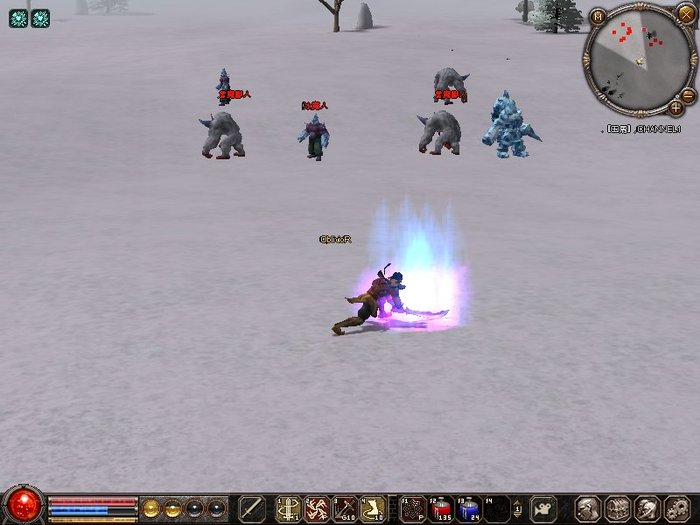Click the red orb in bottom-left corner

click(22, 505)
